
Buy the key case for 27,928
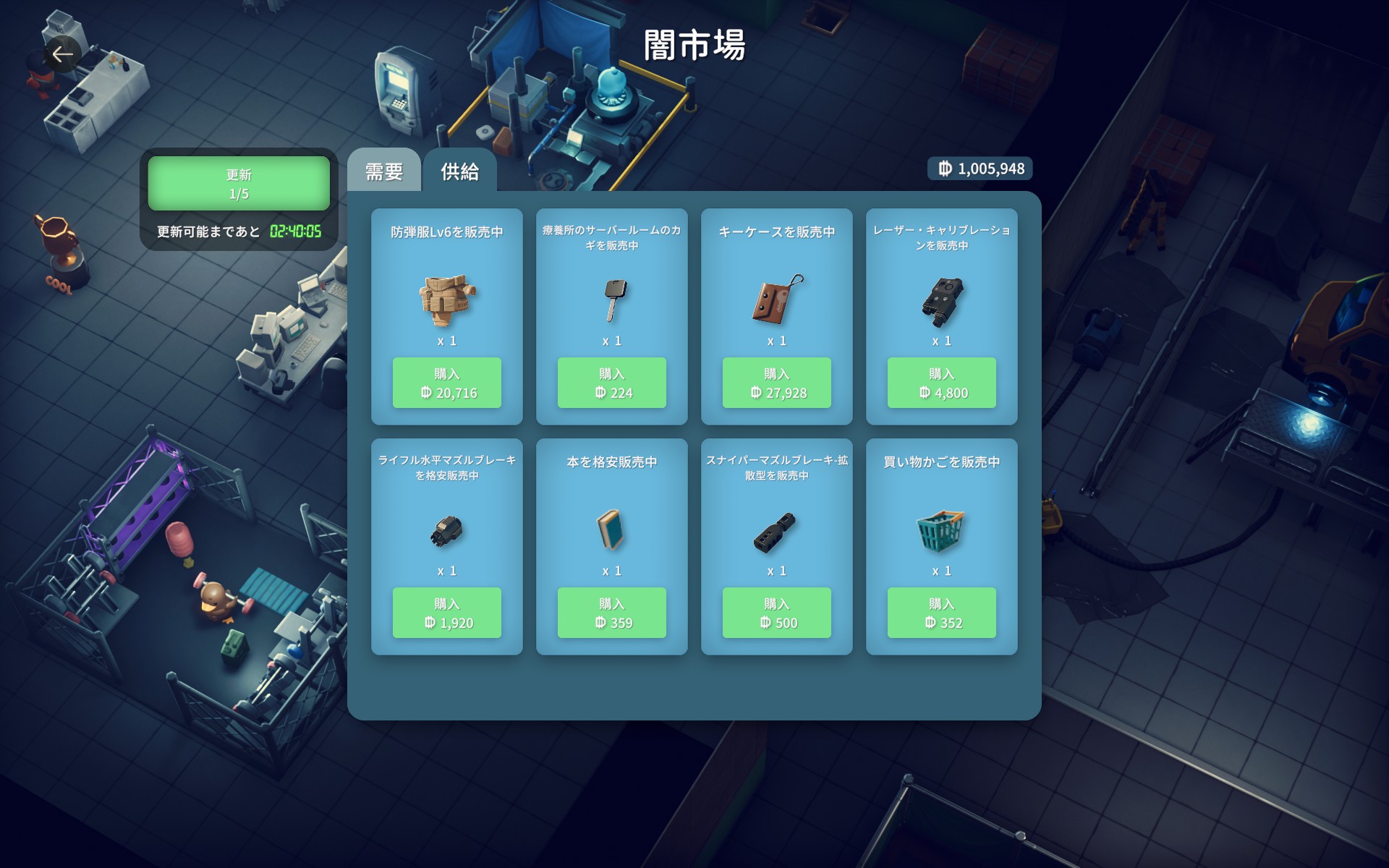pyautogui.click(x=776, y=383)
